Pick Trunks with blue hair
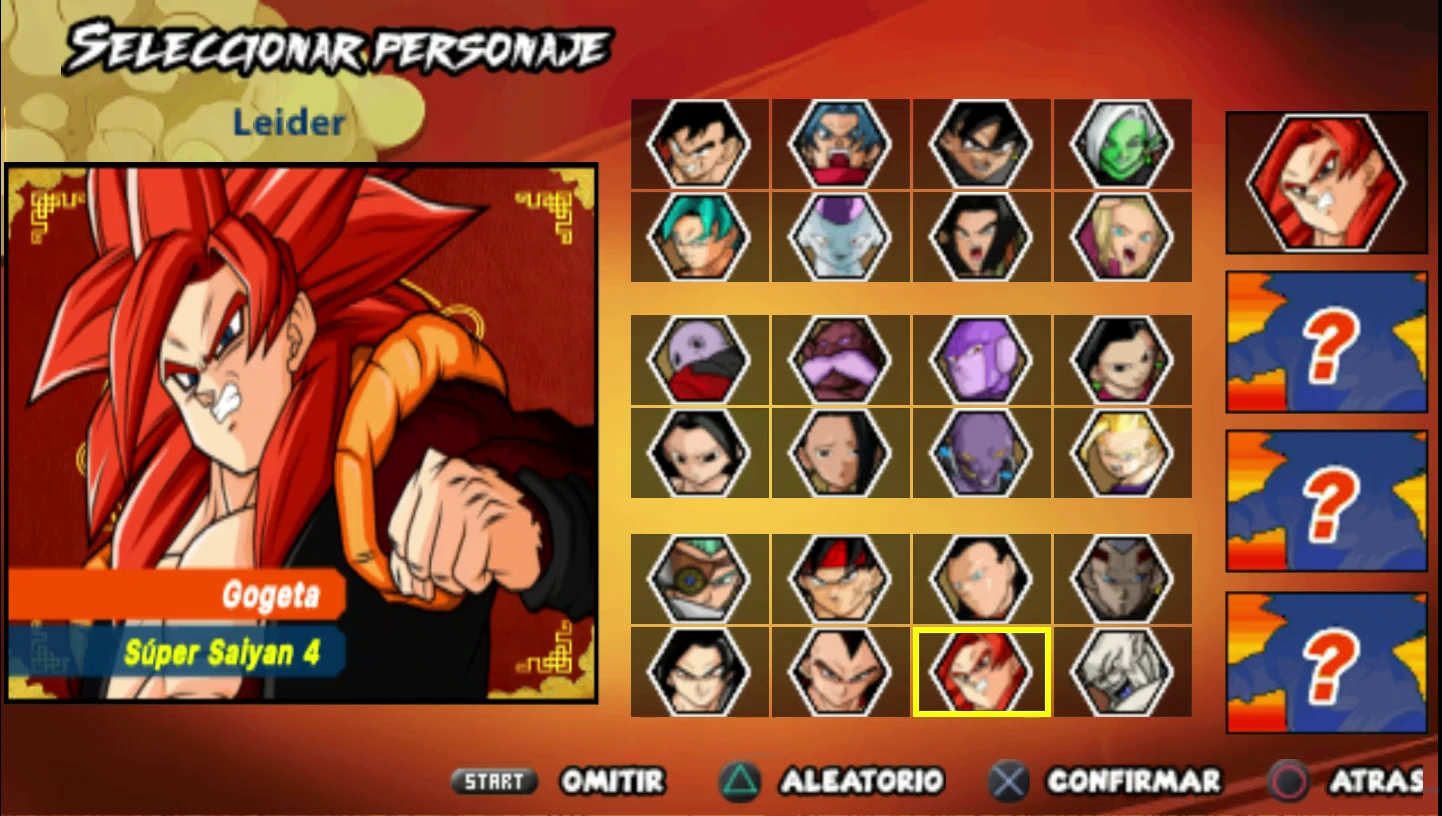The height and width of the screenshot is (816, 1442). pyautogui.click(x=841, y=144)
